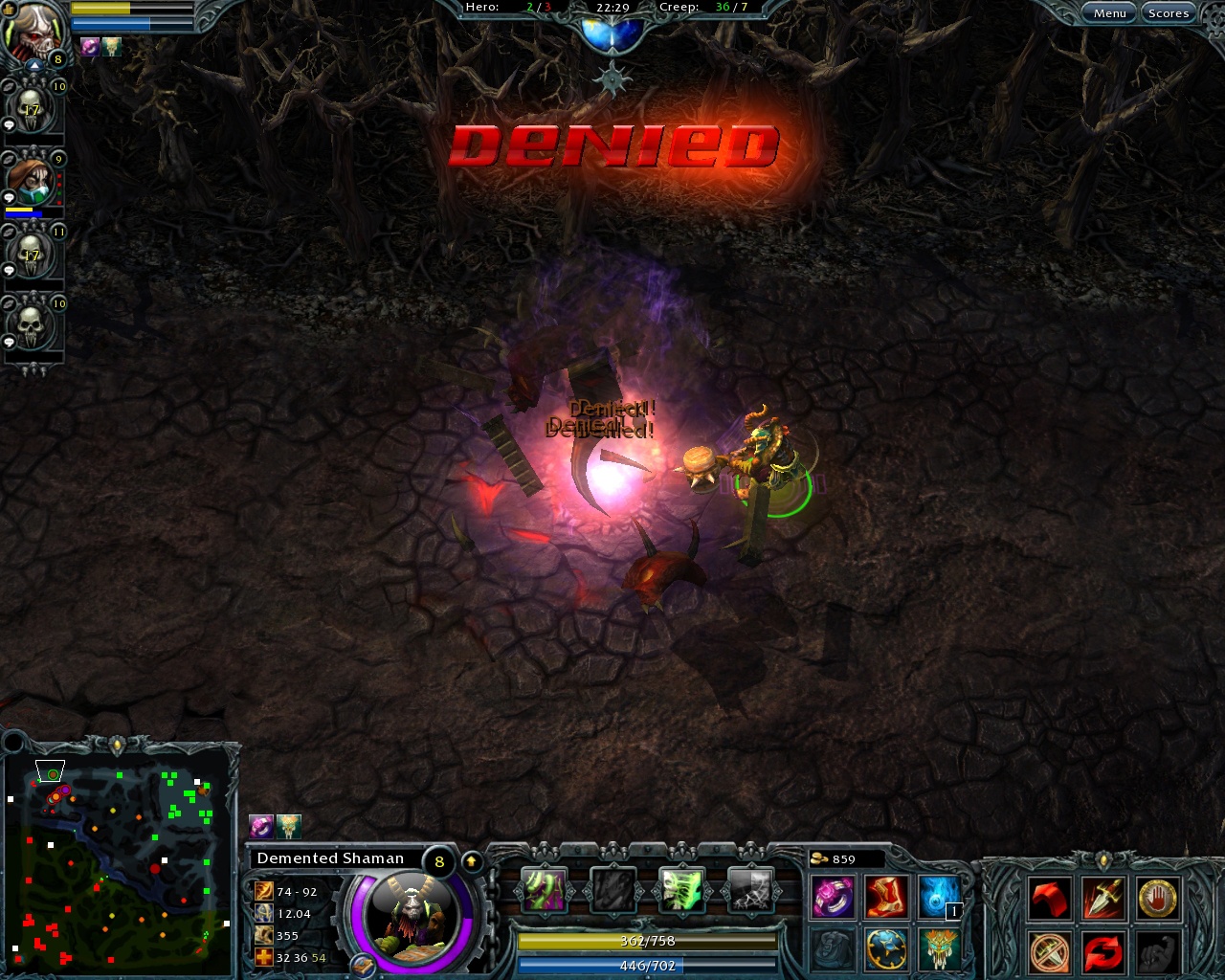The image size is (1225, 980).
Task: Open the Menu in the top right corner
Action: tap(1108, 12)
